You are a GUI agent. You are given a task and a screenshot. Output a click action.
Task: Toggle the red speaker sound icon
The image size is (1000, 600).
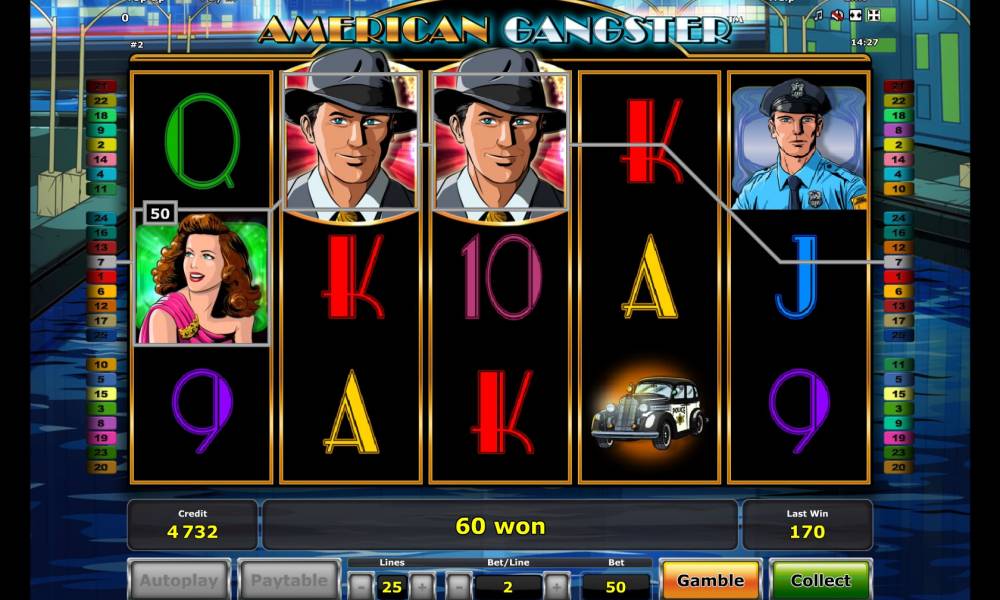[837, 16]
